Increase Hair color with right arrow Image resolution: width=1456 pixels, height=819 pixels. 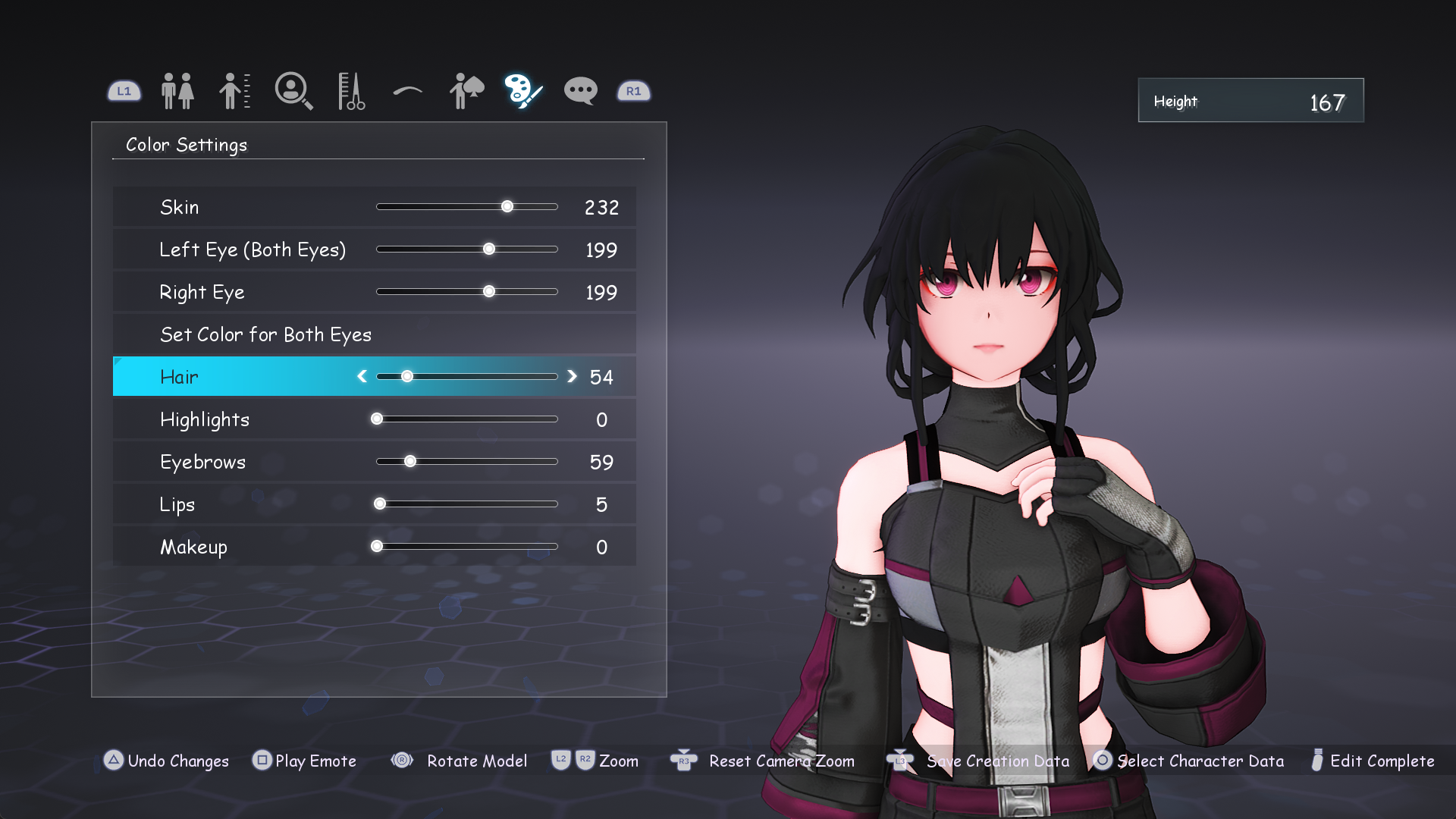[573, 377]
